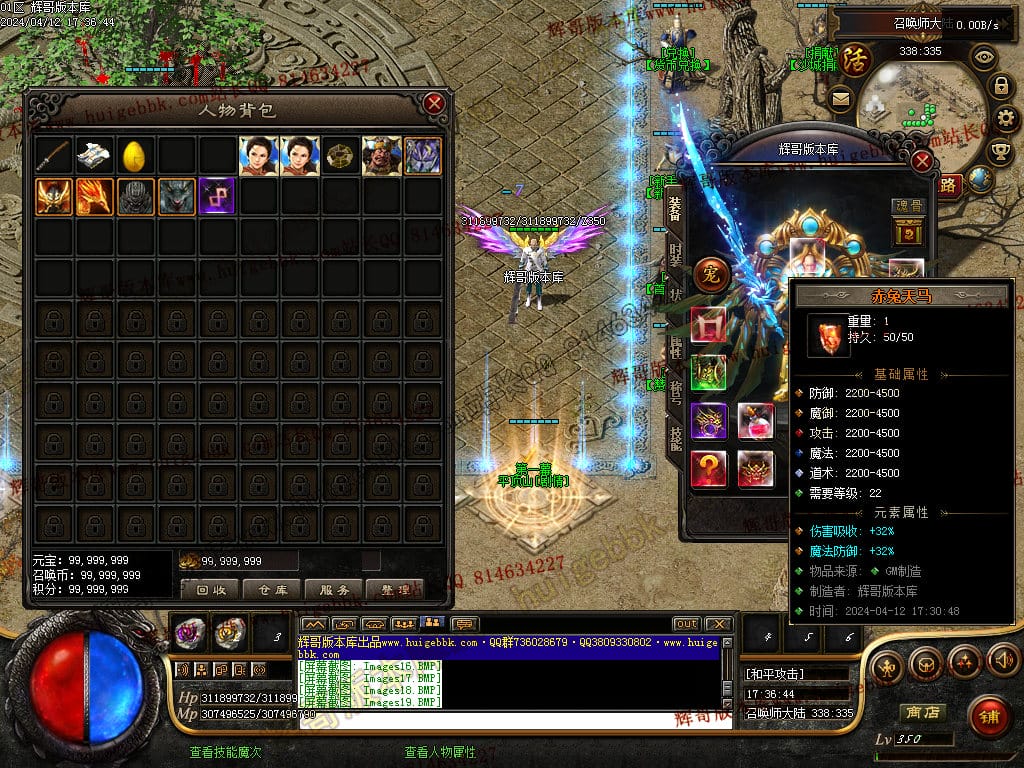Choose the bearded warrior portrait item
The image size is (1024, 768).
click(x=381, y=156)
